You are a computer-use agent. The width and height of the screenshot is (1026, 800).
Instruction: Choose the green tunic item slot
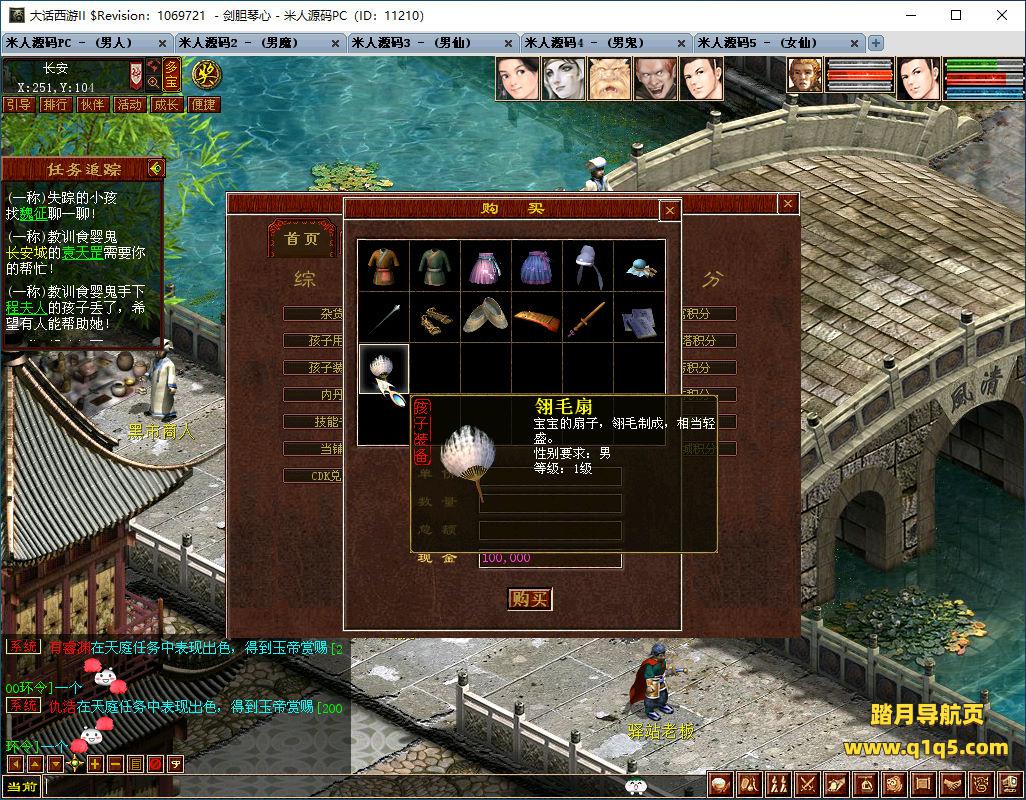pyautogui.click(x=435, y=265)
